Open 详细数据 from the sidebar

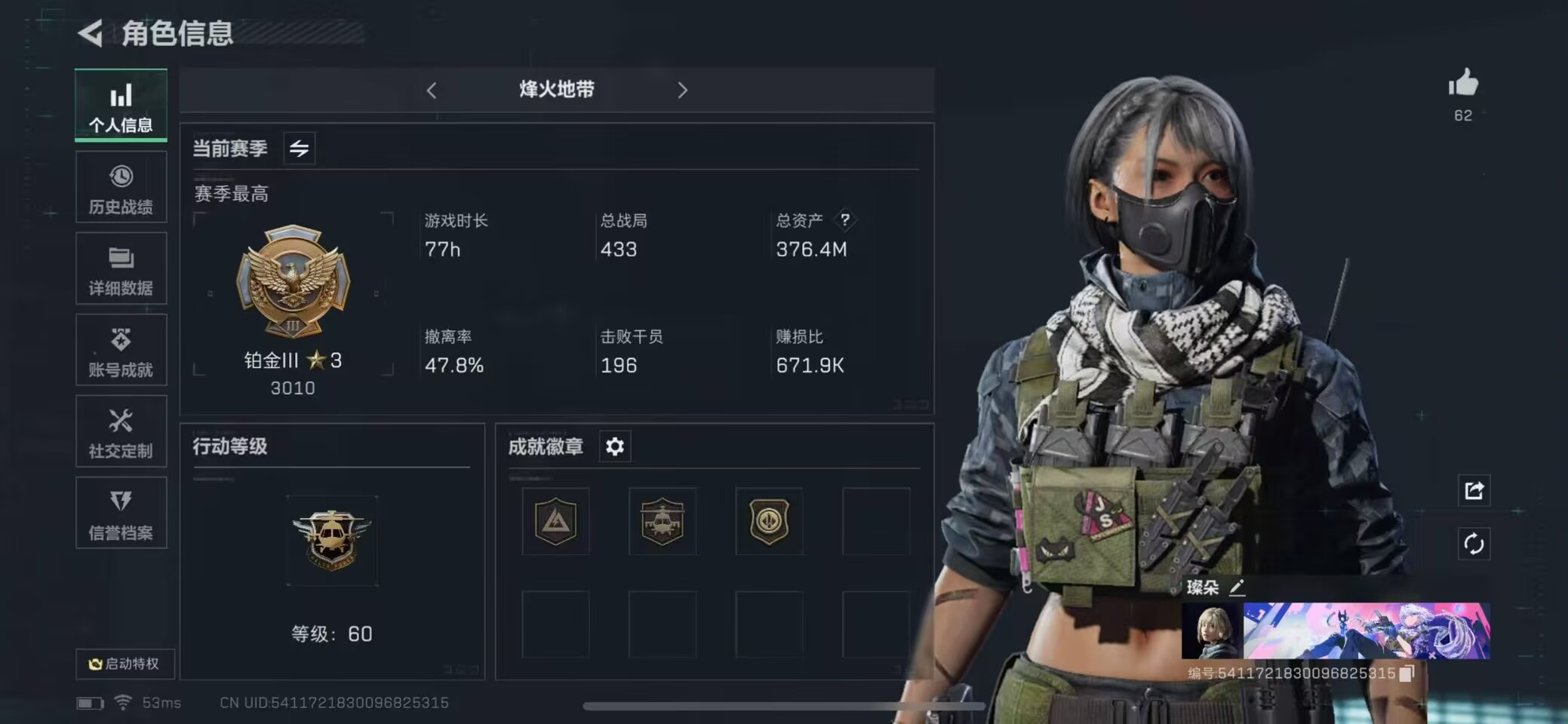click(x=121, y=268)
